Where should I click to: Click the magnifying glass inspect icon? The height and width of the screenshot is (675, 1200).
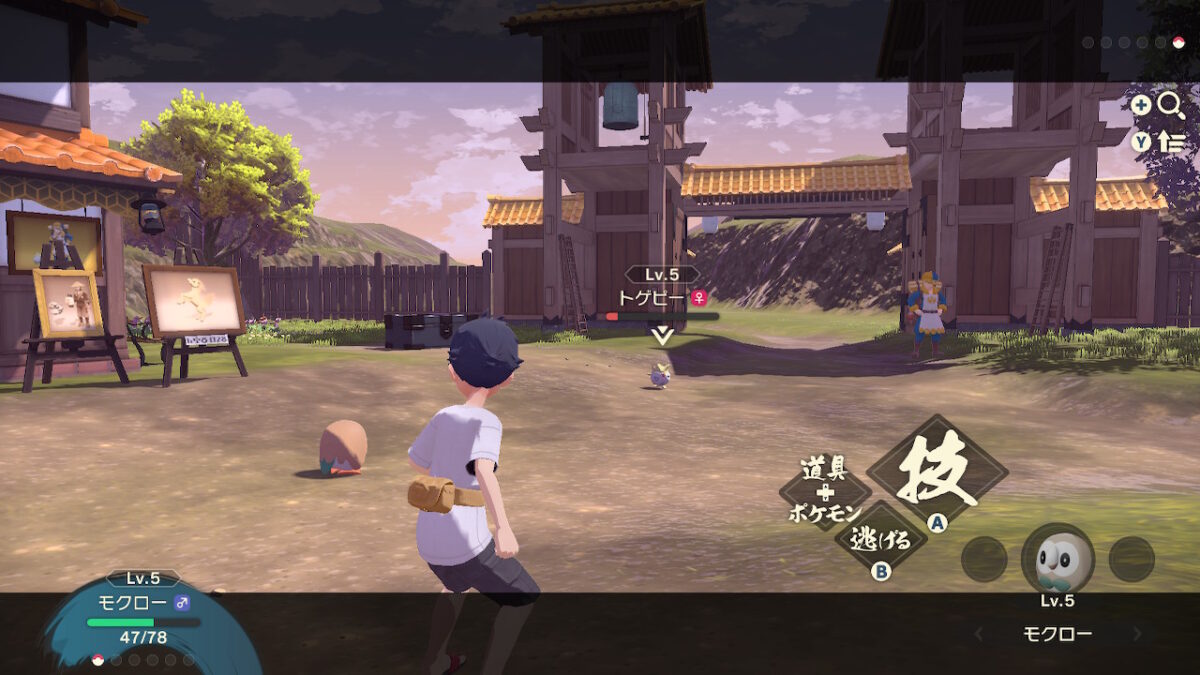click(x=1171, y=105)
